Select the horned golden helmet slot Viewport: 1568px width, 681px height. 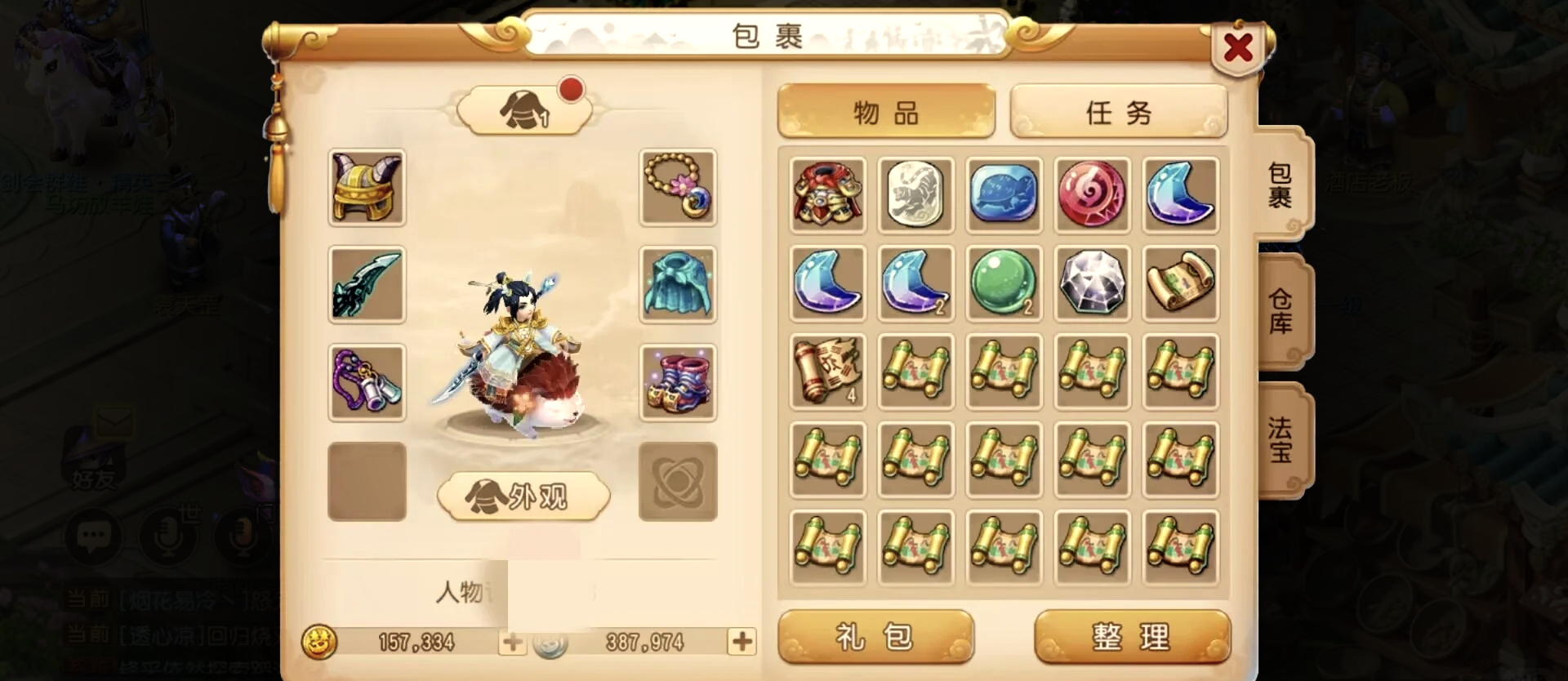pyautogui.click(x=367, y=187)
